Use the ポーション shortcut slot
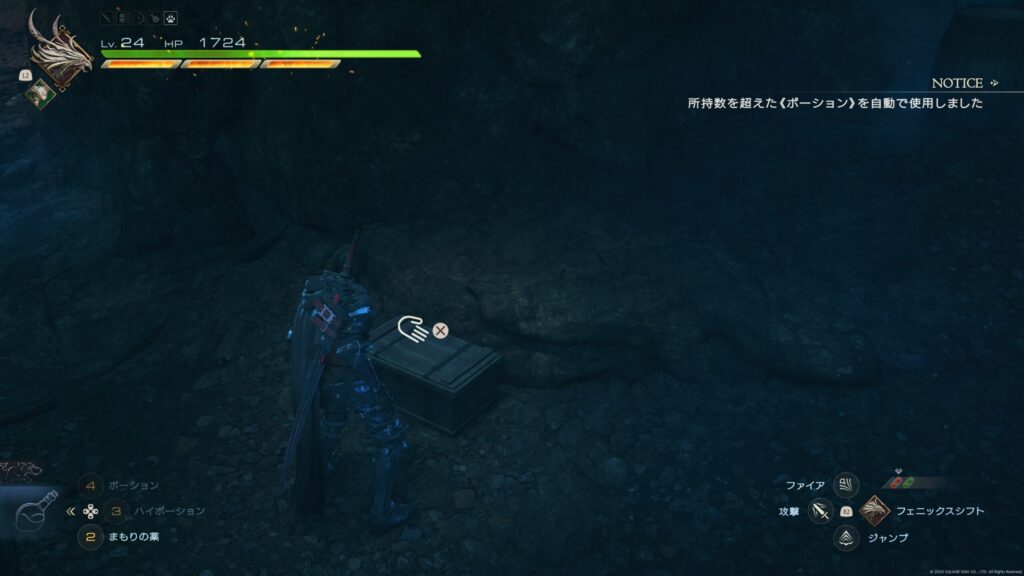Viewport: 1024px width, 576px height. tap(91, 485)
